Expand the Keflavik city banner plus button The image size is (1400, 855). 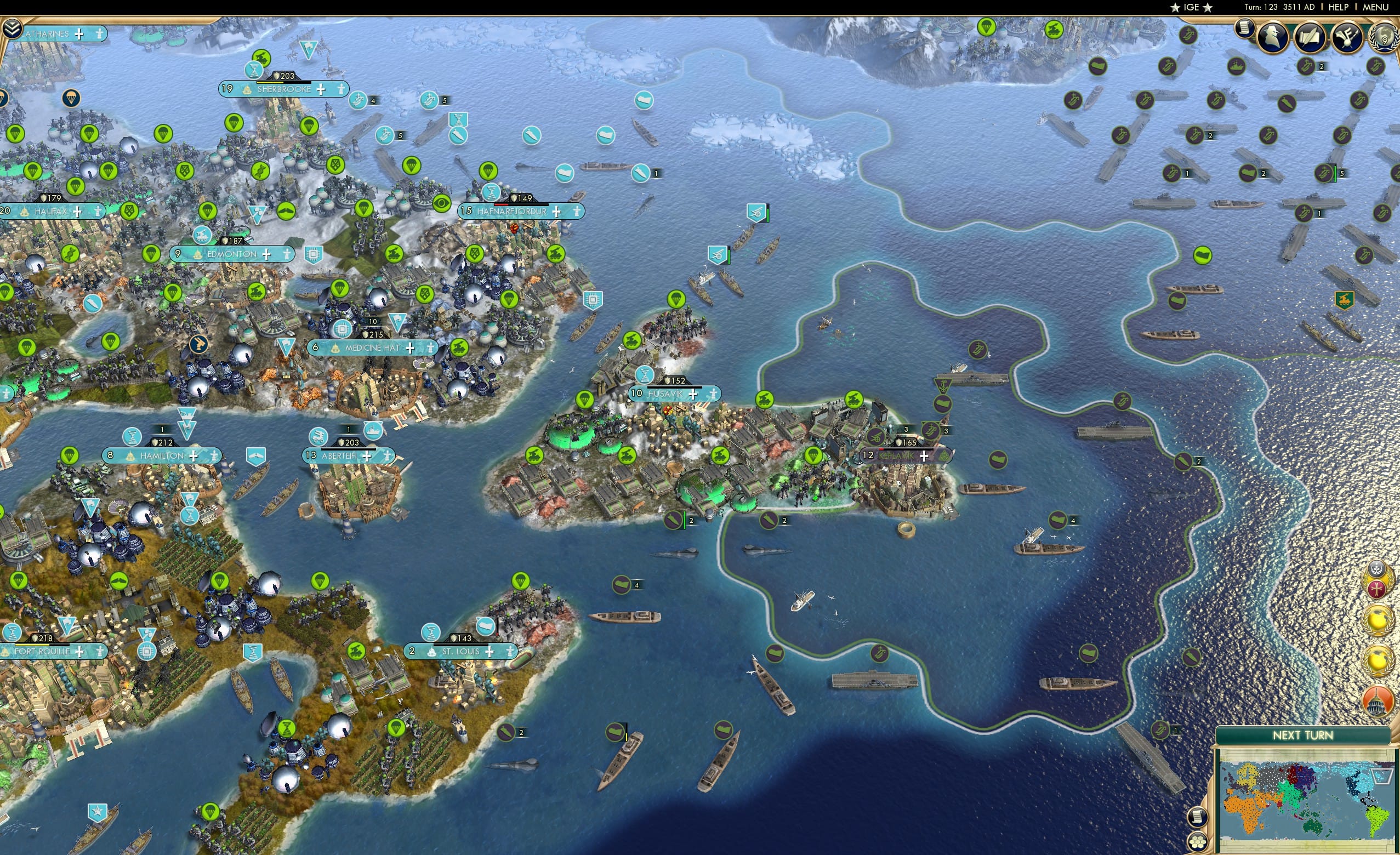tap(924, 455)
